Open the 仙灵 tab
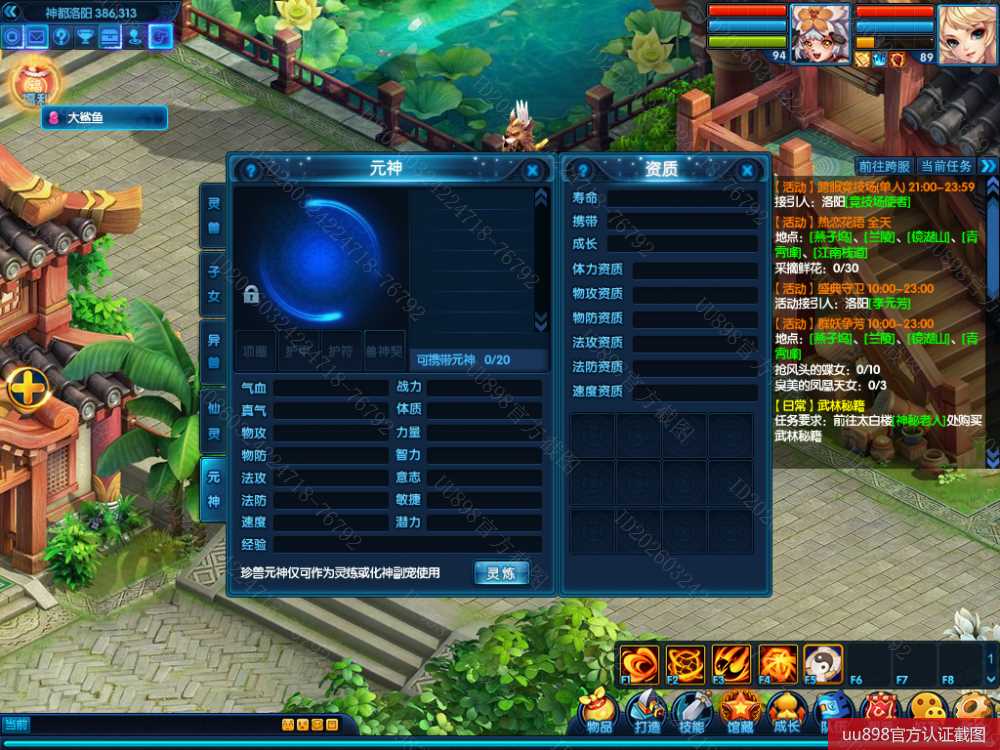The image size is (1000, 750). (213, 421)
